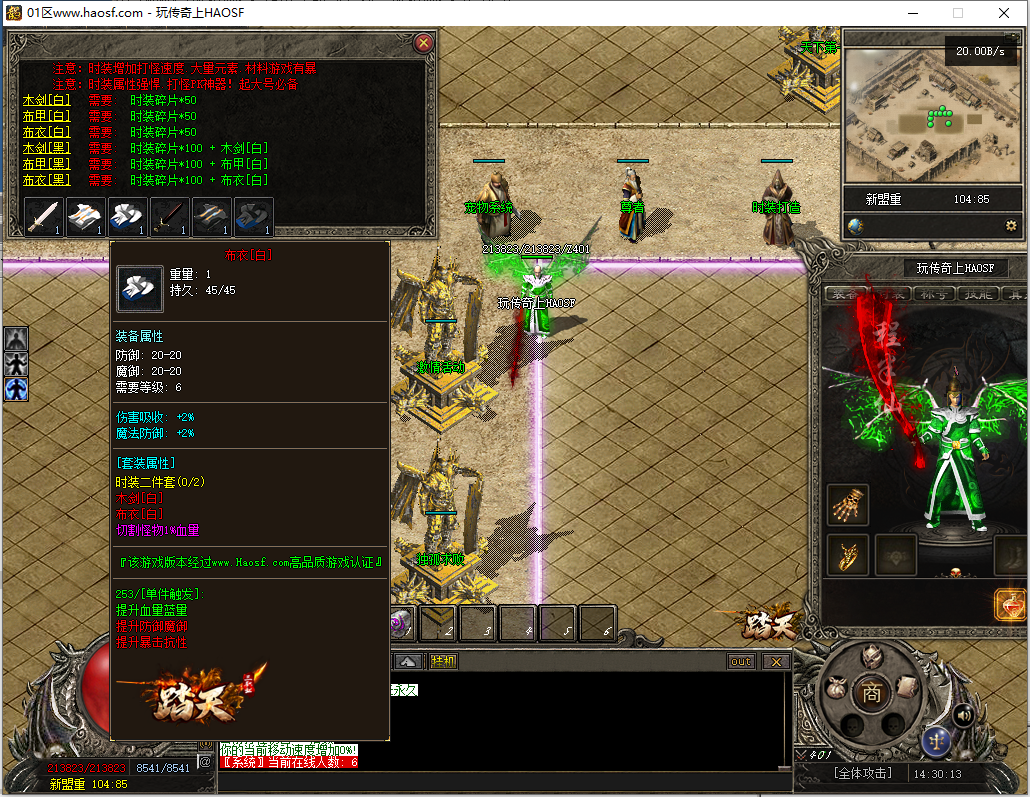Select the skeletal glove equipment slot
Image resolution: width=1030 pixels, height=797 pixels.
point(848,505)
